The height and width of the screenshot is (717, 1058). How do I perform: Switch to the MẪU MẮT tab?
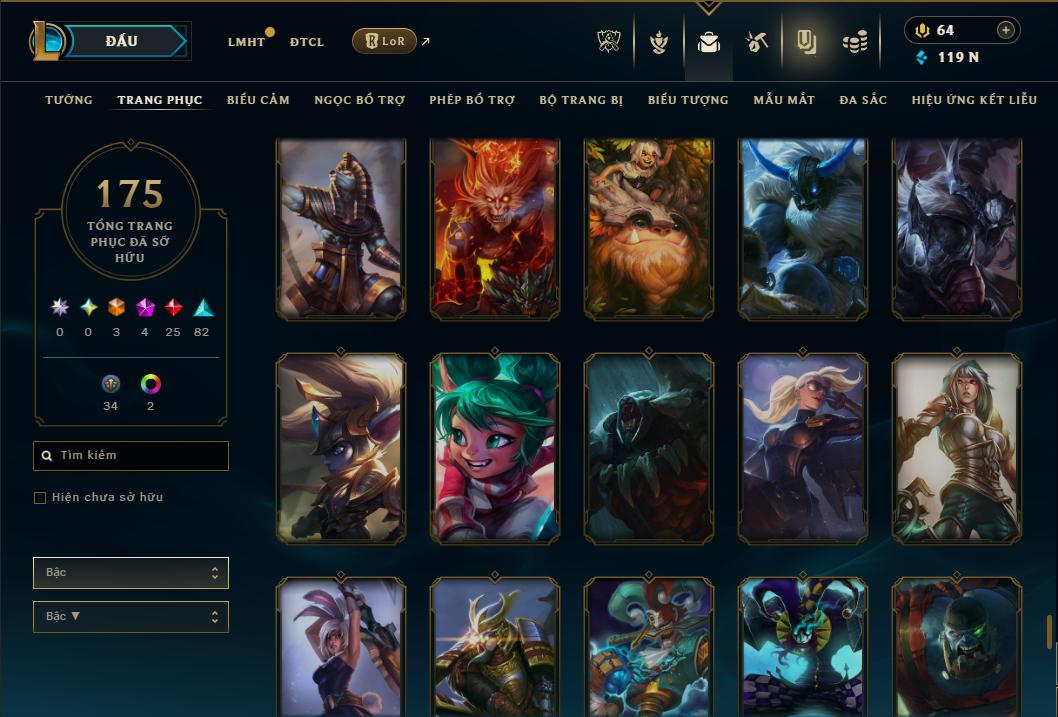pyautogui.click(x=784, y=100)
